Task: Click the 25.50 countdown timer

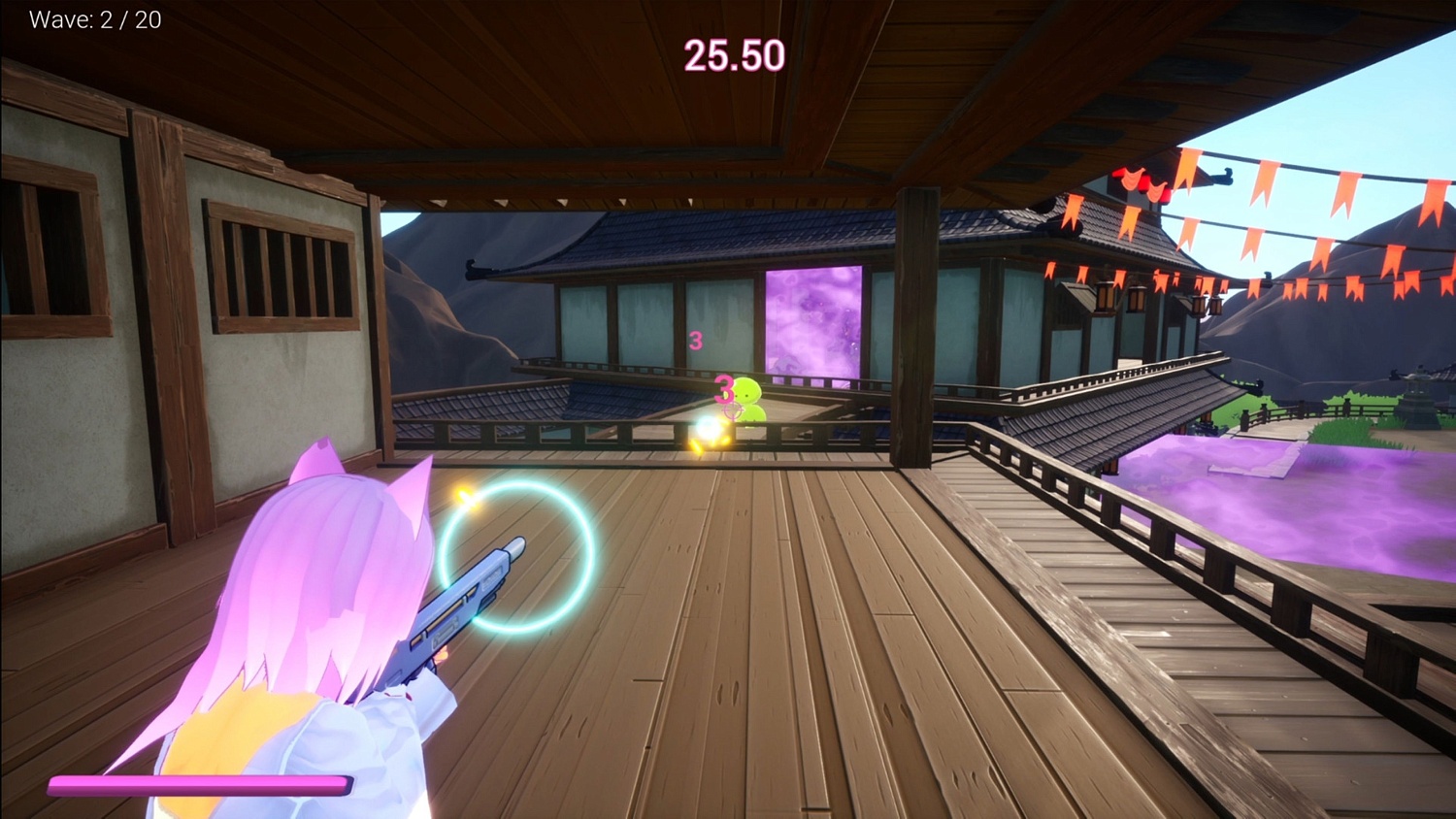Action: pyautogui.click(x=733, y=54)
